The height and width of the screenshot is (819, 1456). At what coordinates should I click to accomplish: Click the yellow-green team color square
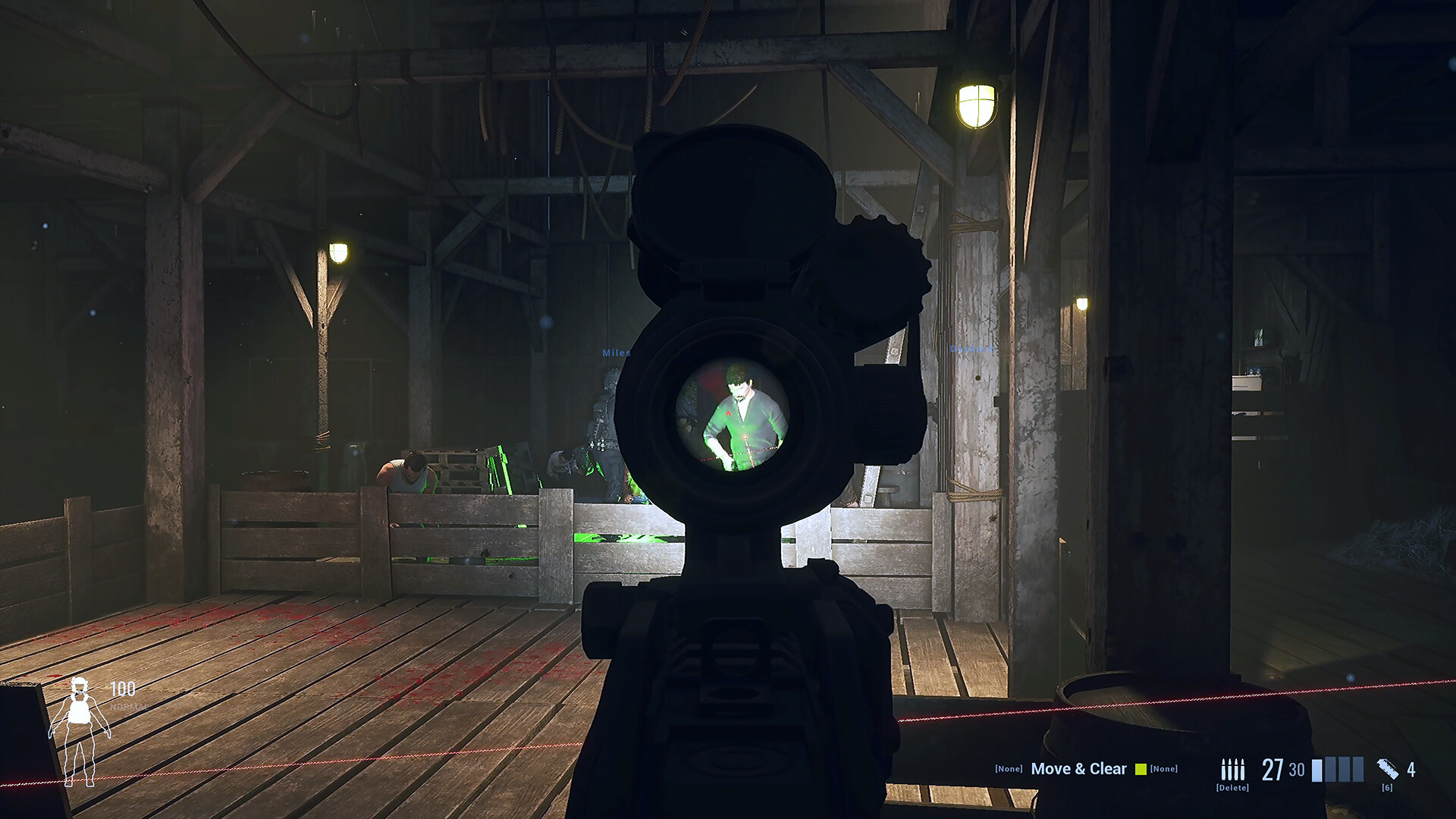(x=1141, y=770)
